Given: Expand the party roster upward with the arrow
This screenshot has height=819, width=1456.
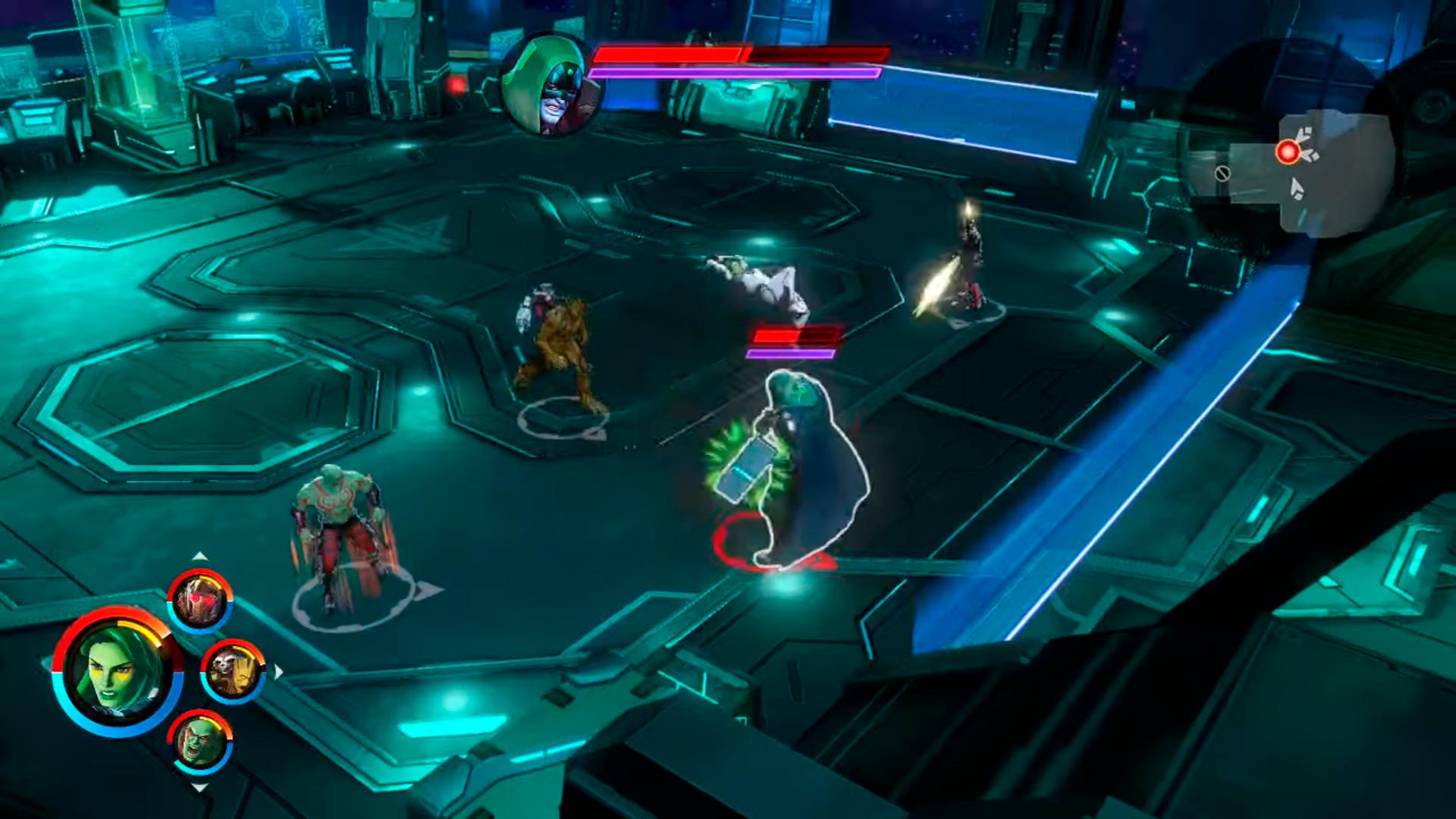Looking at the screenshot, I should (x=200, y=555).
